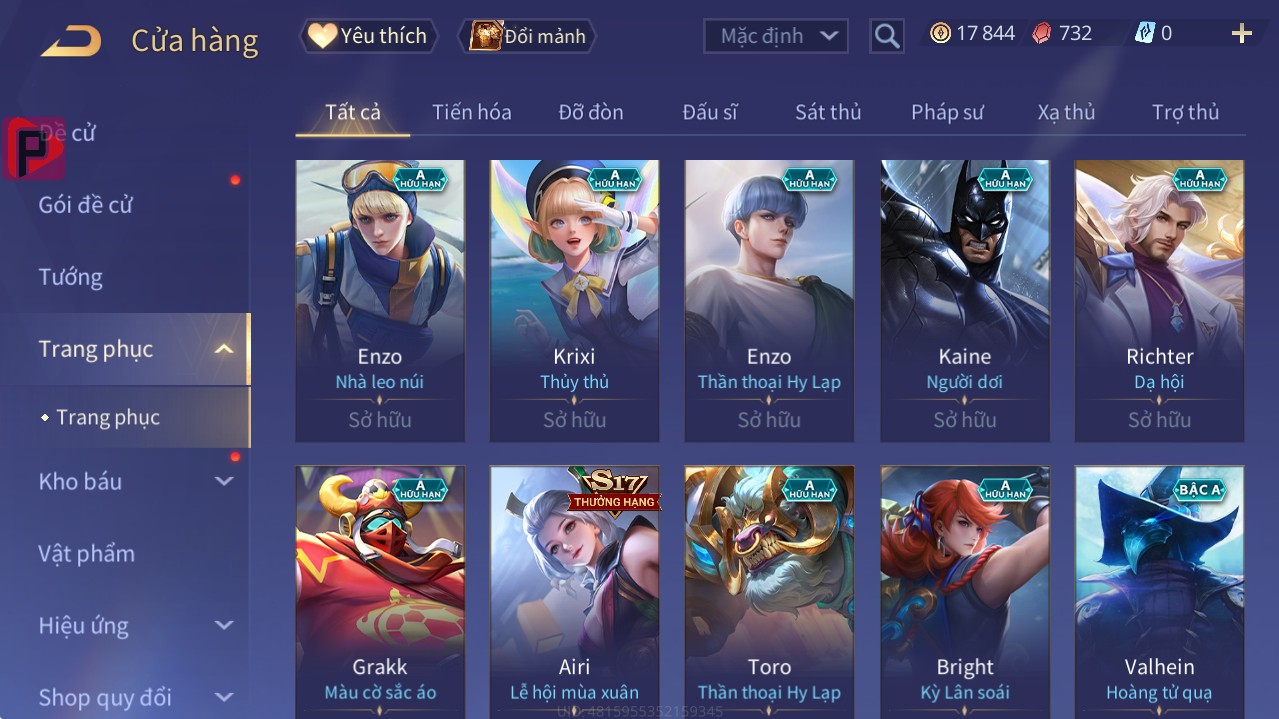
Task: Expand the Mặc định sort dropdown
Action: [776, 36]
